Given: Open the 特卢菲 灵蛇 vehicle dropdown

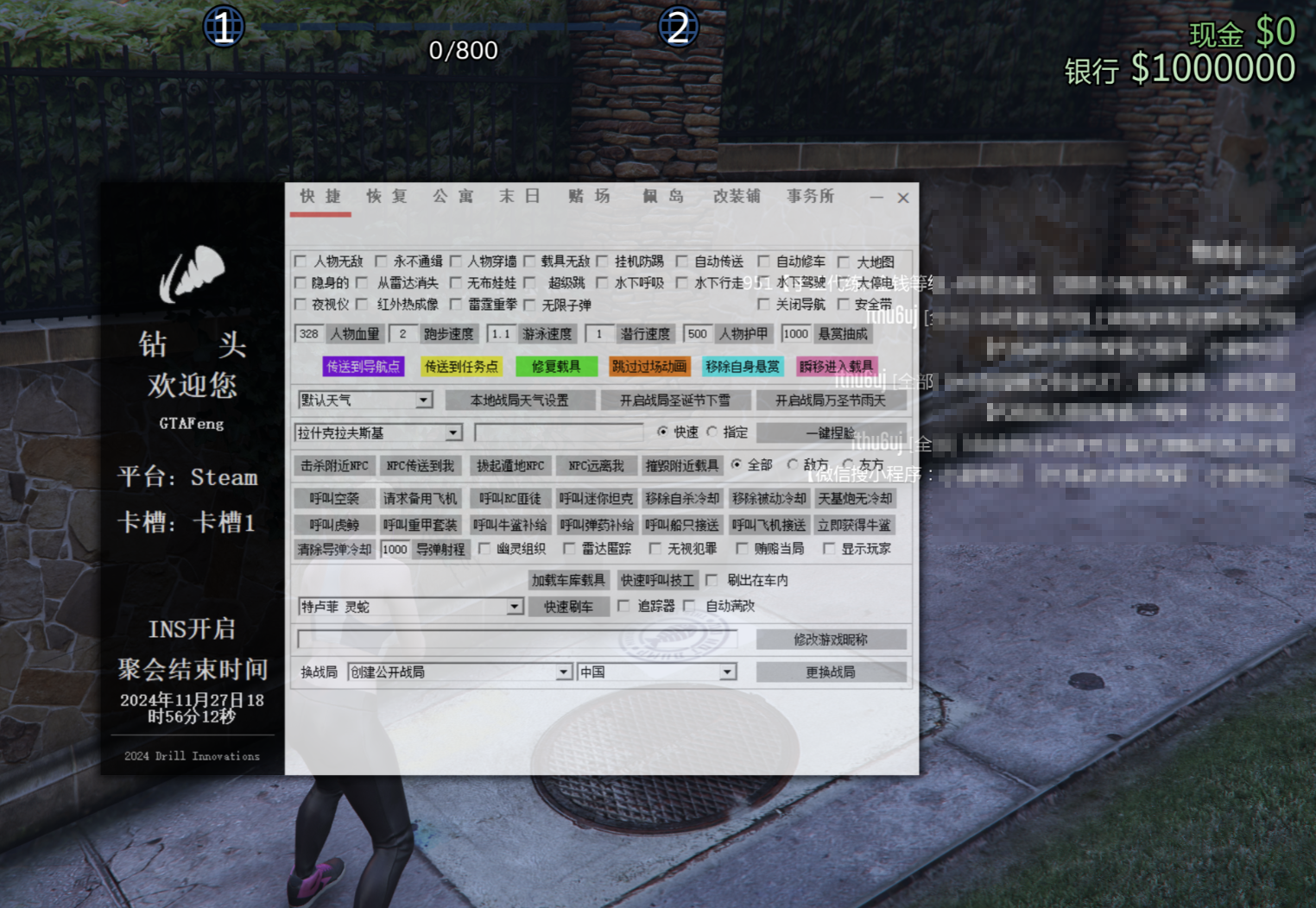Looking at the screenshot, I should coord(514,607).
